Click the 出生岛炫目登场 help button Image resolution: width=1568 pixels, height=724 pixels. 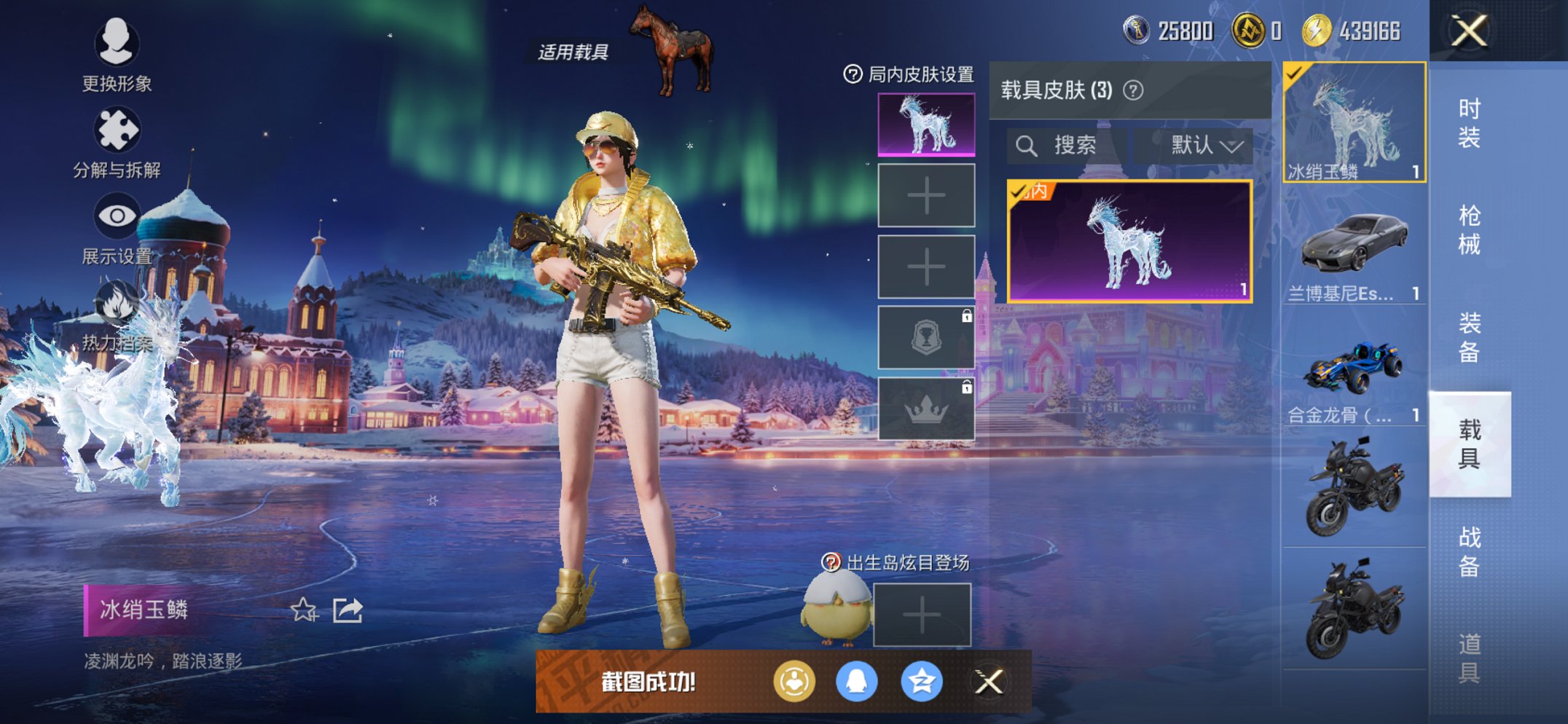[831, 562]
